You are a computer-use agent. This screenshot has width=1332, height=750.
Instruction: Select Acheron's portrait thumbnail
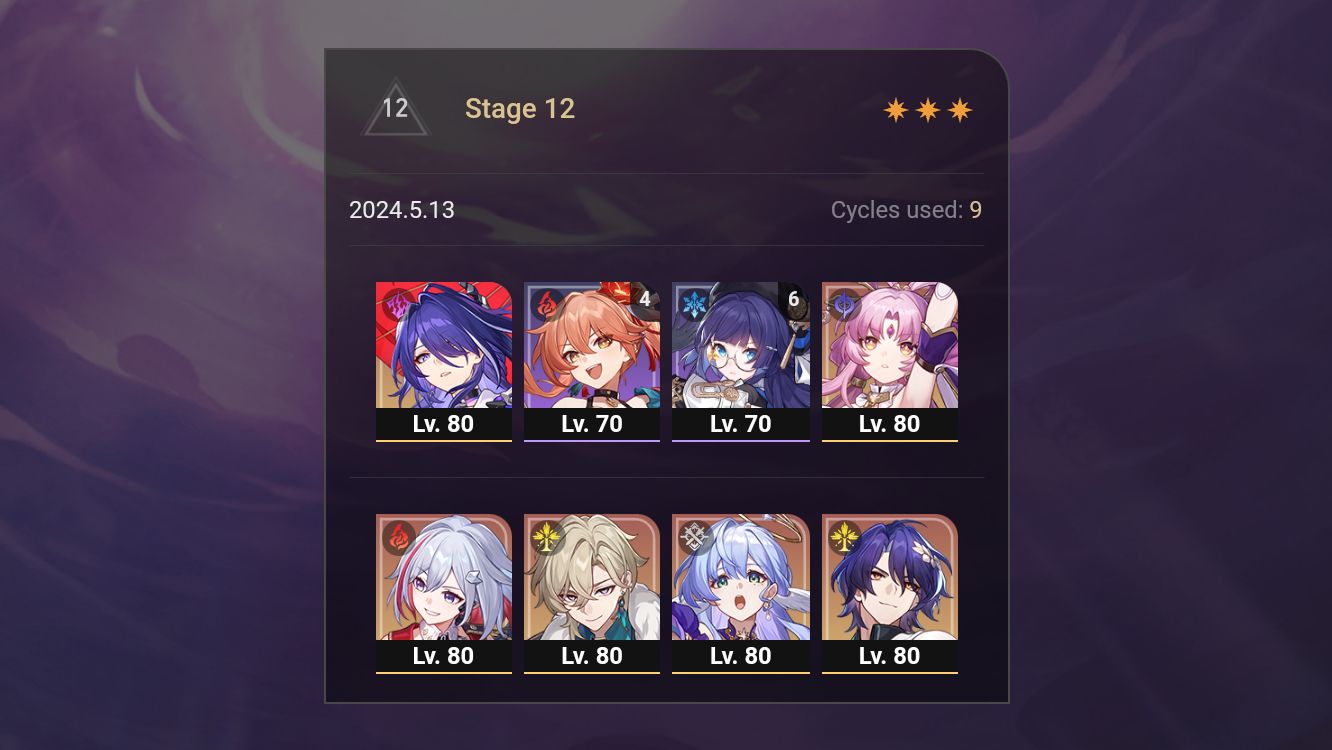443,345
